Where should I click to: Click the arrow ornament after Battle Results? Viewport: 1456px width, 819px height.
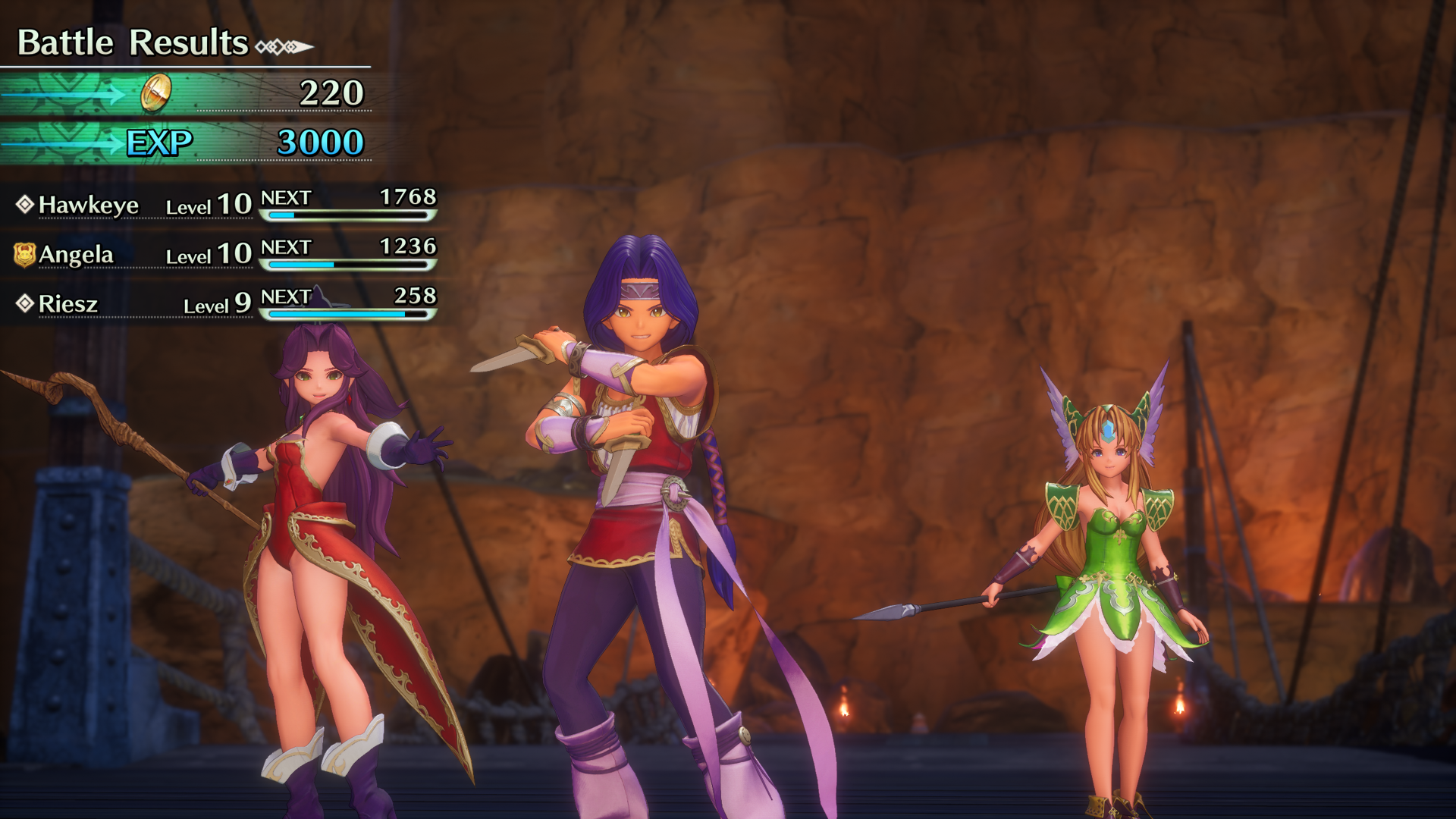284,45
